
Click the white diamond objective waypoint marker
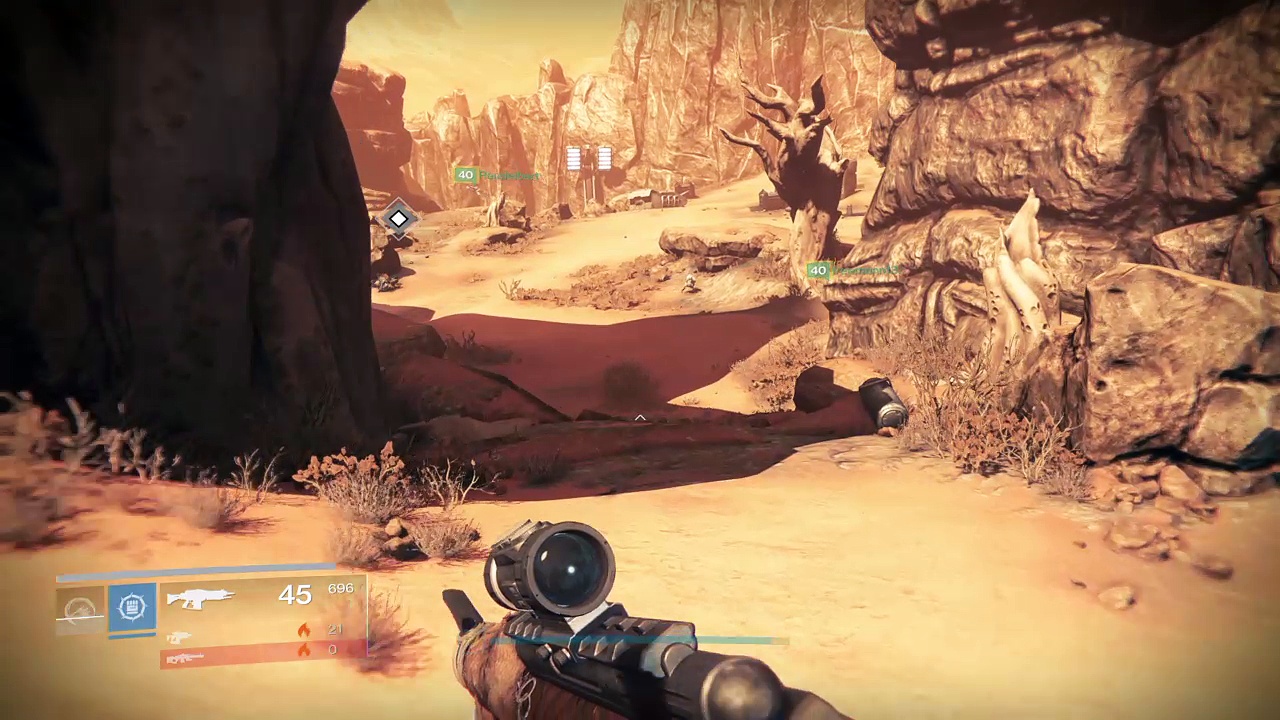click(398, 219)
